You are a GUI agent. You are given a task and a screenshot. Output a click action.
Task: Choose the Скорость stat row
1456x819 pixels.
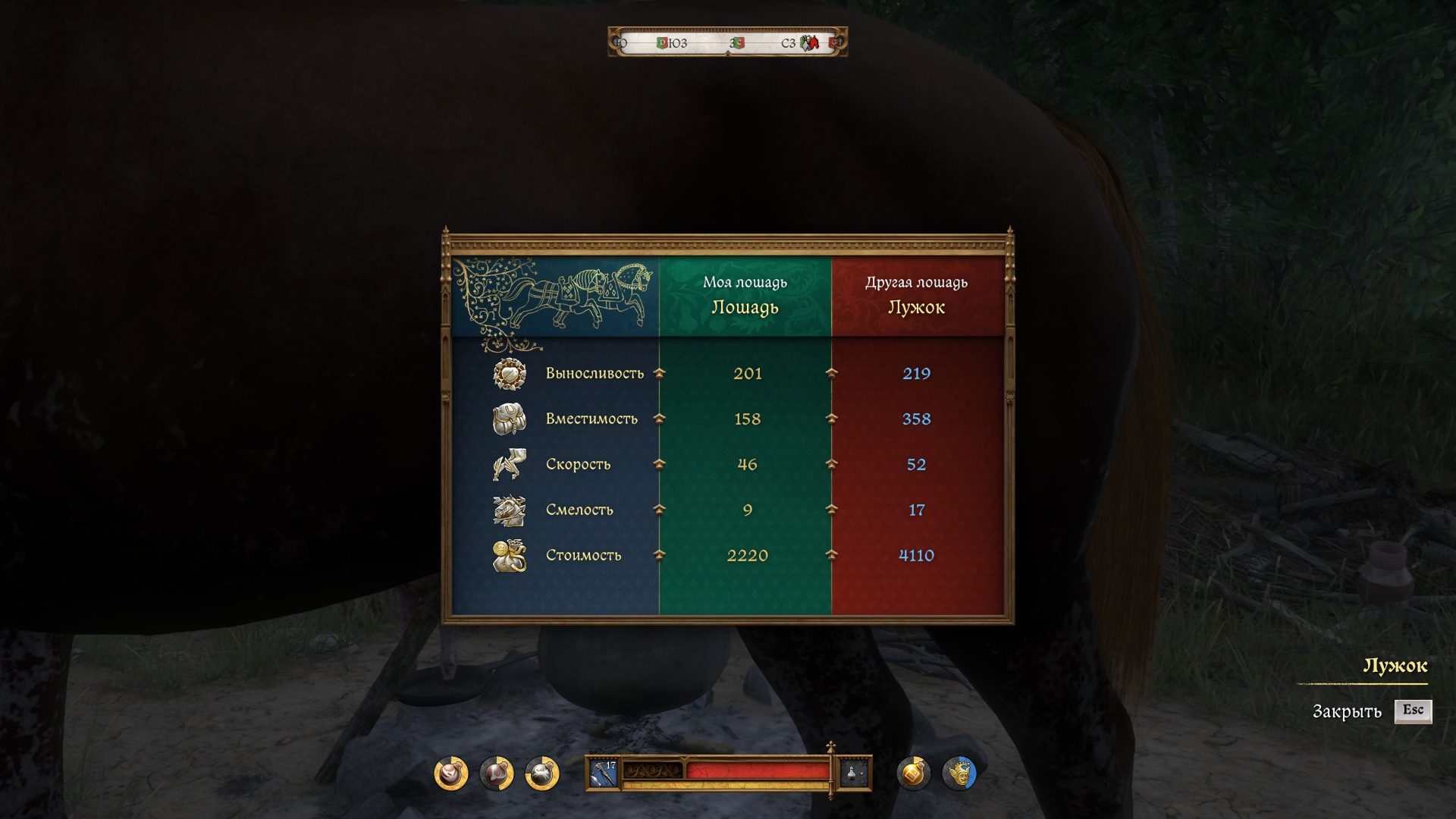point(578,464)
